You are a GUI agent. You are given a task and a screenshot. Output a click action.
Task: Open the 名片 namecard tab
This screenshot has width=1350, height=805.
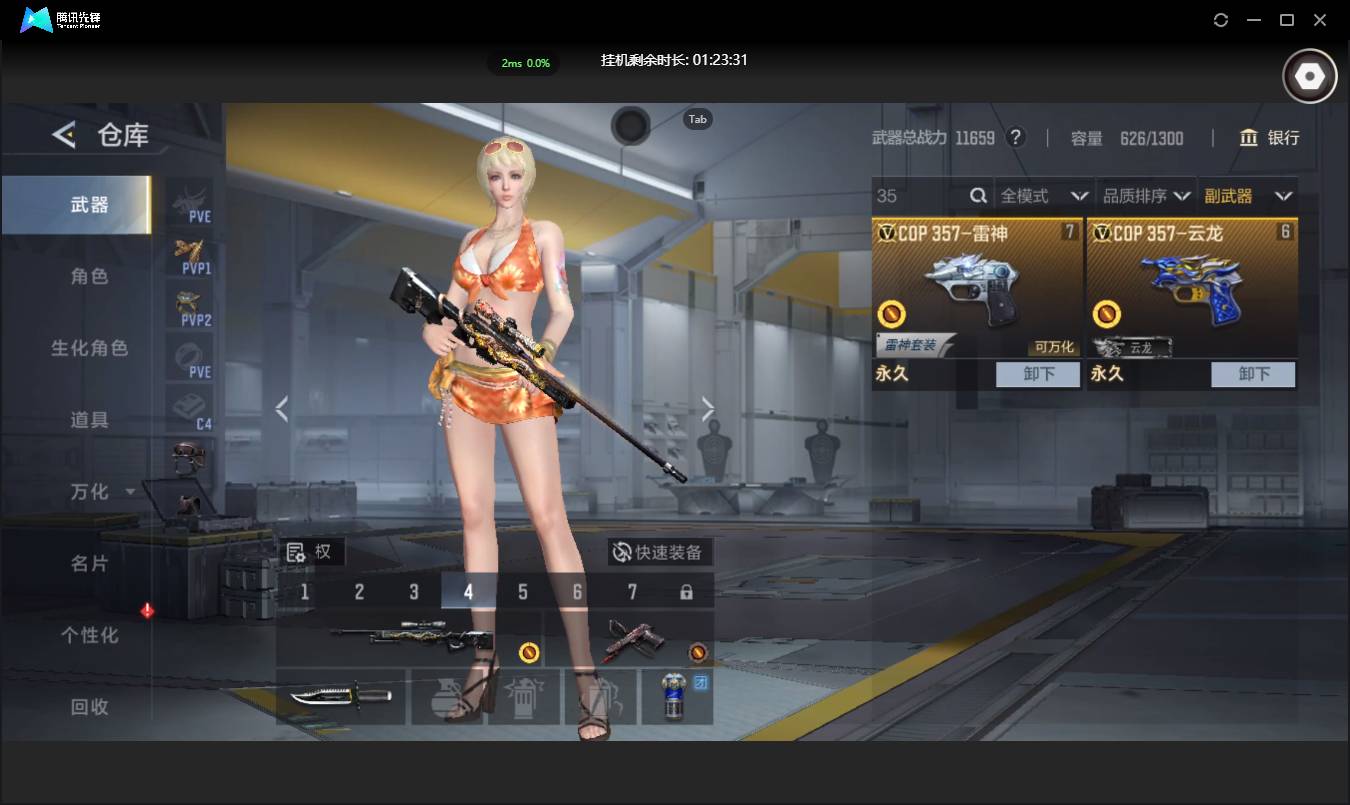coord(89,564)
